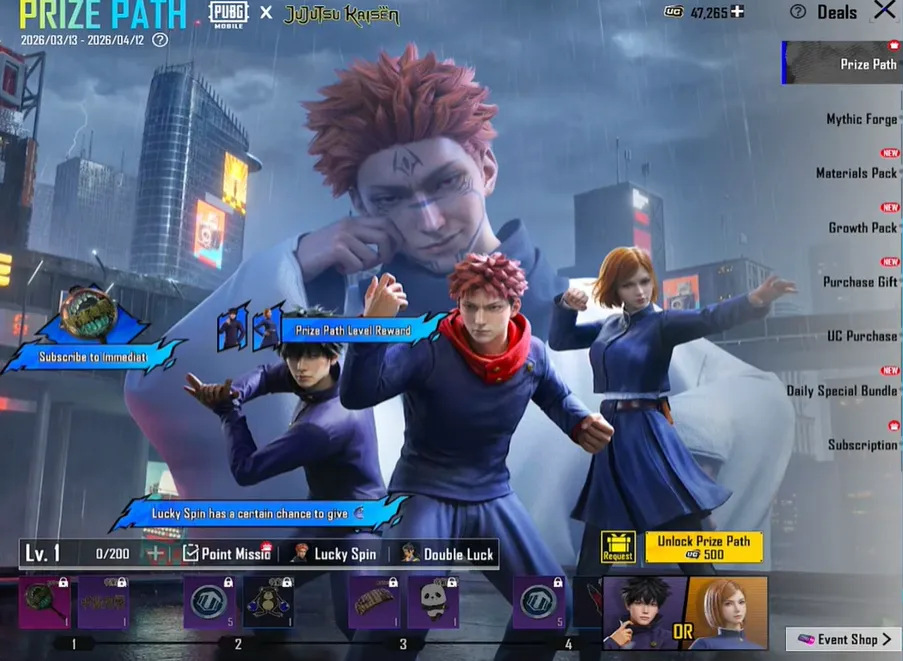View the Daily Special Bundle tab
This screenshot has height=661, width=903.
(x=841, y=391)
